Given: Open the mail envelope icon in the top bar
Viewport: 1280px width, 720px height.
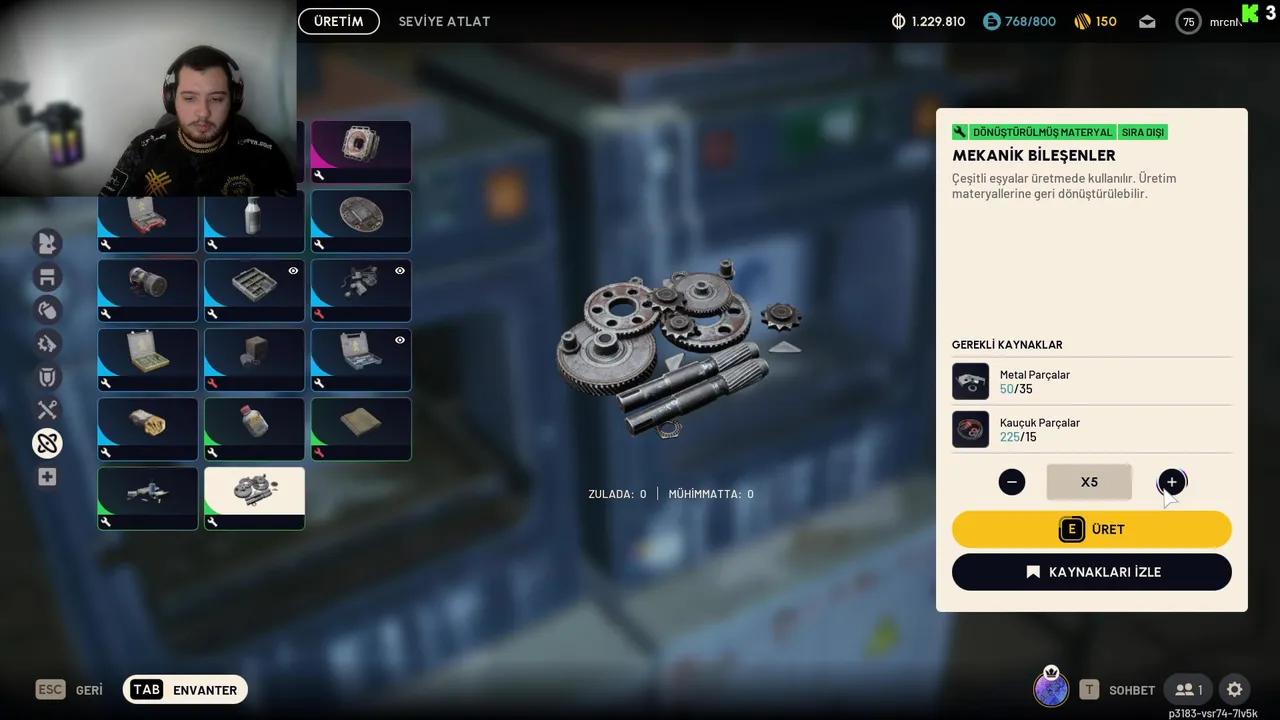Looking at the screenshot, I should (1146, 20).
